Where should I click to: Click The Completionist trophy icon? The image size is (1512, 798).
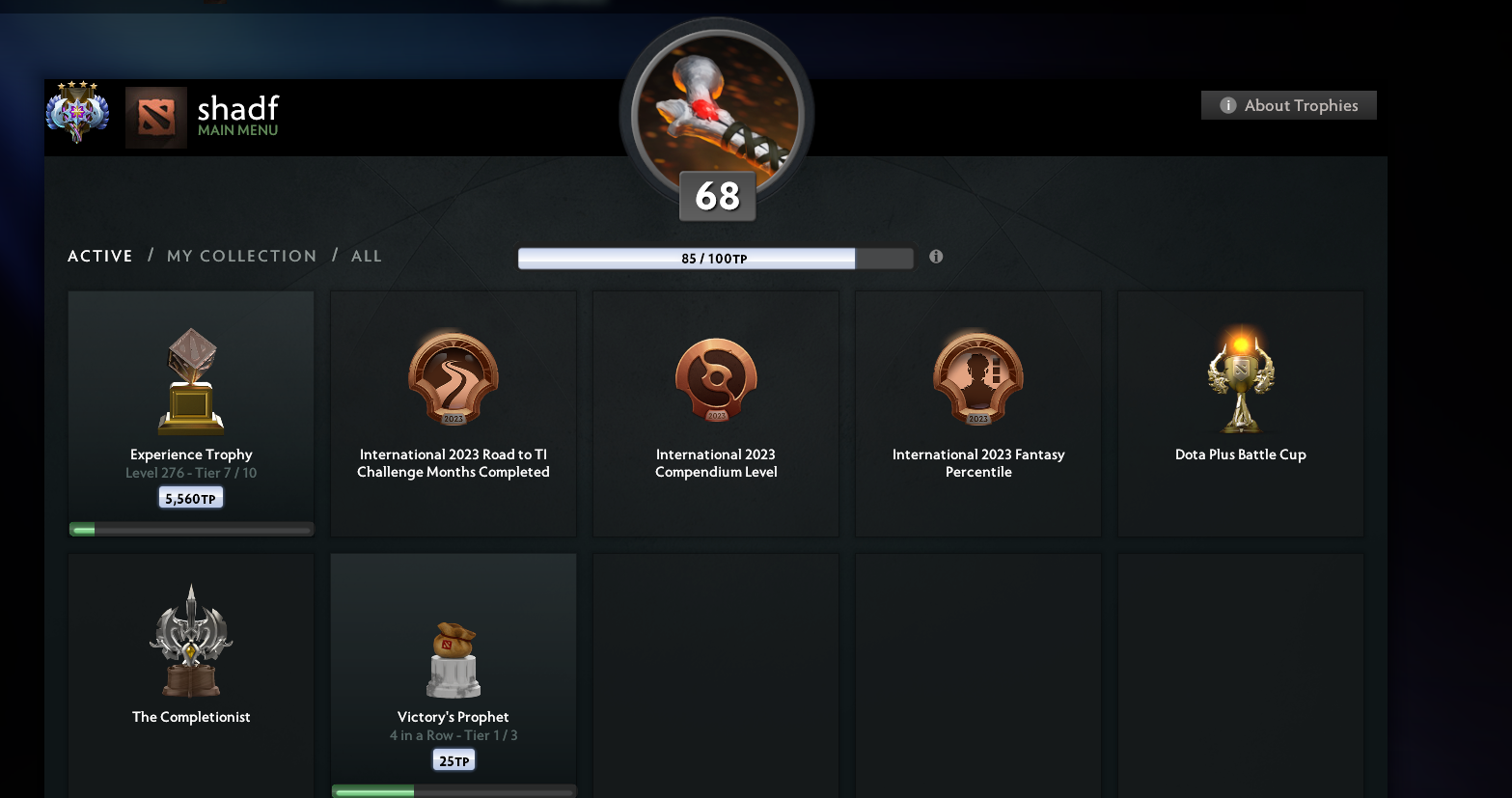pos(190,640)
